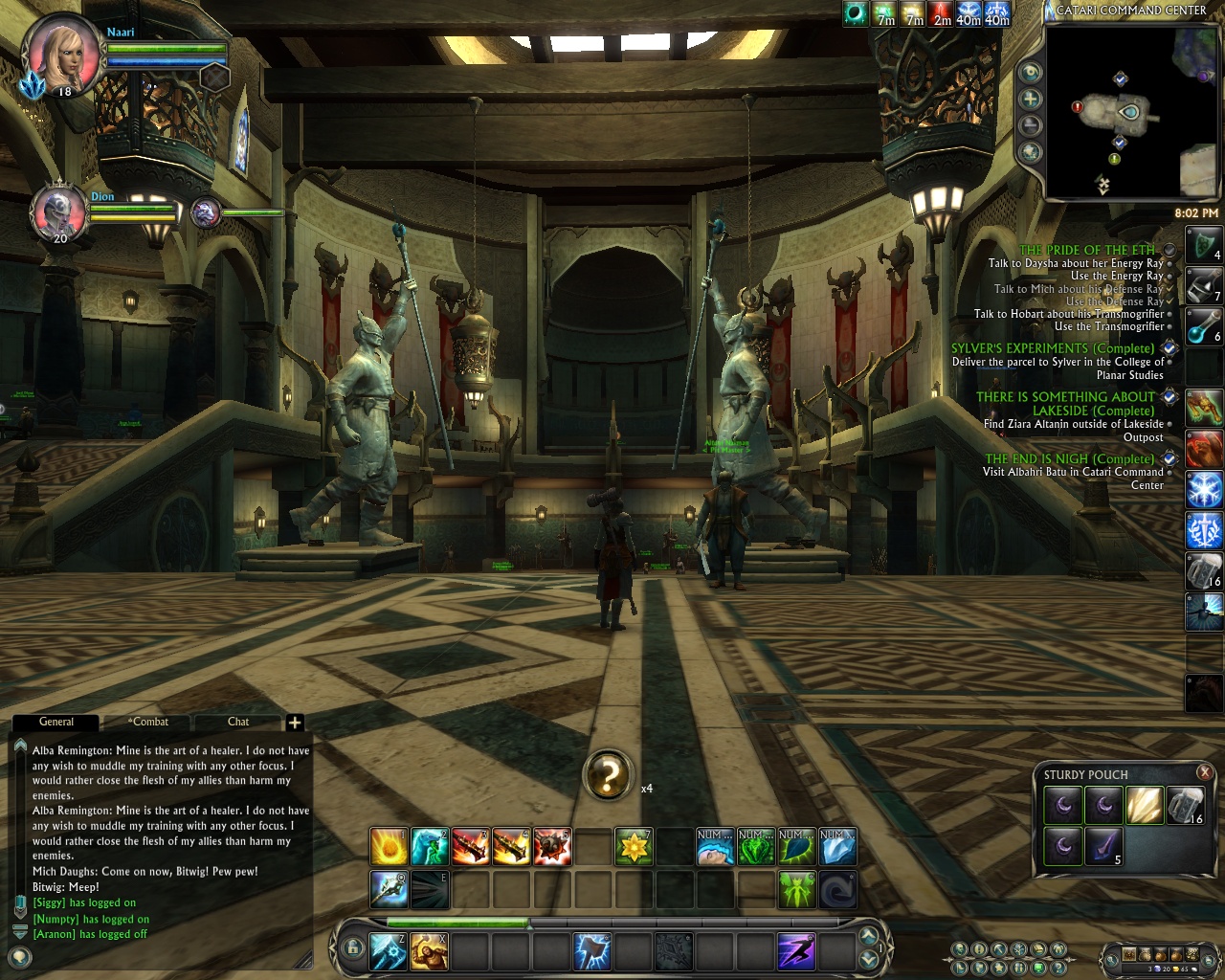Viewport: 1225px width, 980px height.
Task: Select Dion's party member portrait
Action: point(58,212)
